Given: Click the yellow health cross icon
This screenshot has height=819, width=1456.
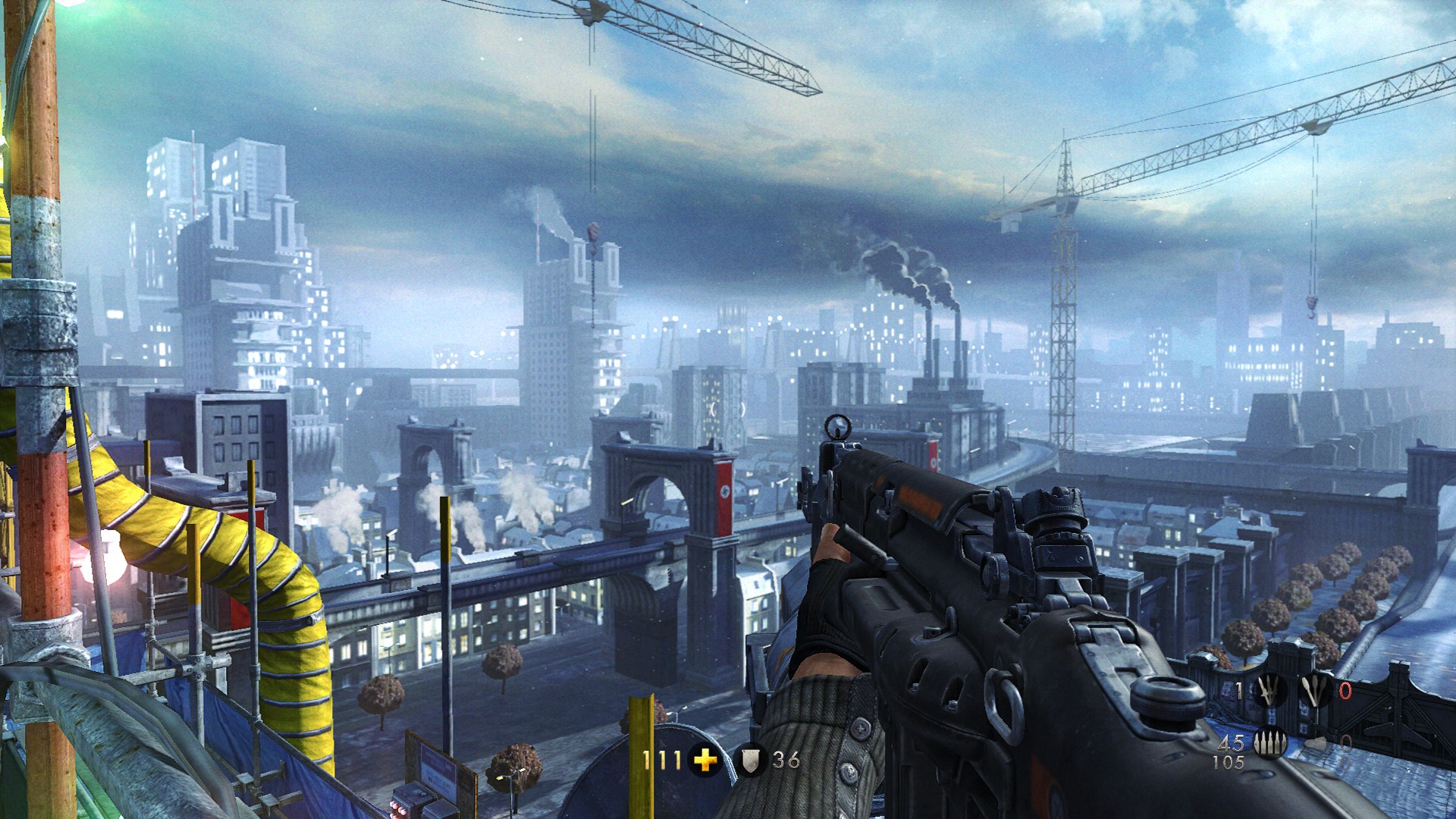Looking at the screenshot, I should (x=705, y=759).
